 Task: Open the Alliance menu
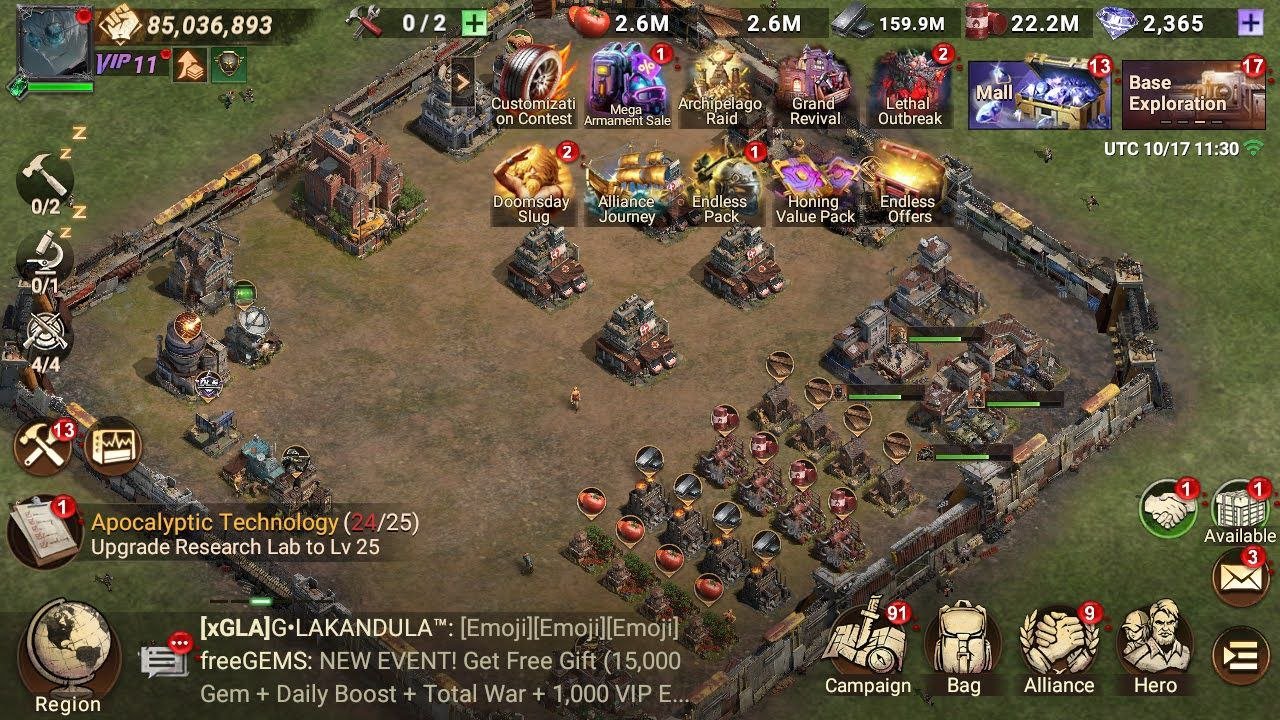[1059, 645]
